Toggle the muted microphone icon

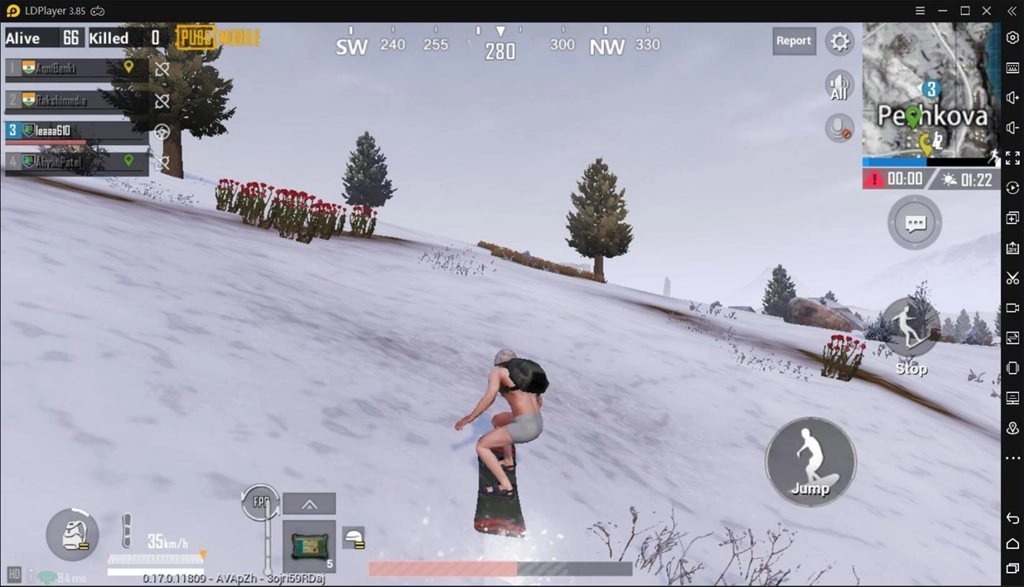839,128
